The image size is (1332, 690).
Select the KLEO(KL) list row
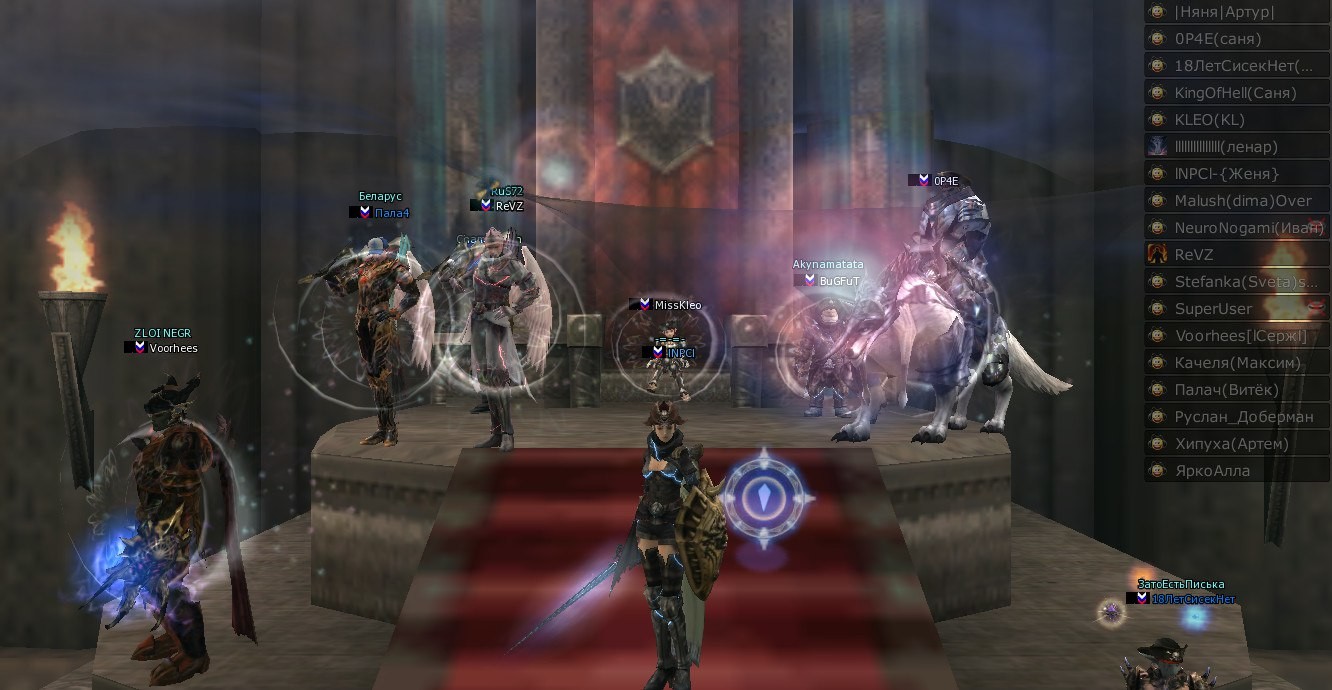point(1236,120)
